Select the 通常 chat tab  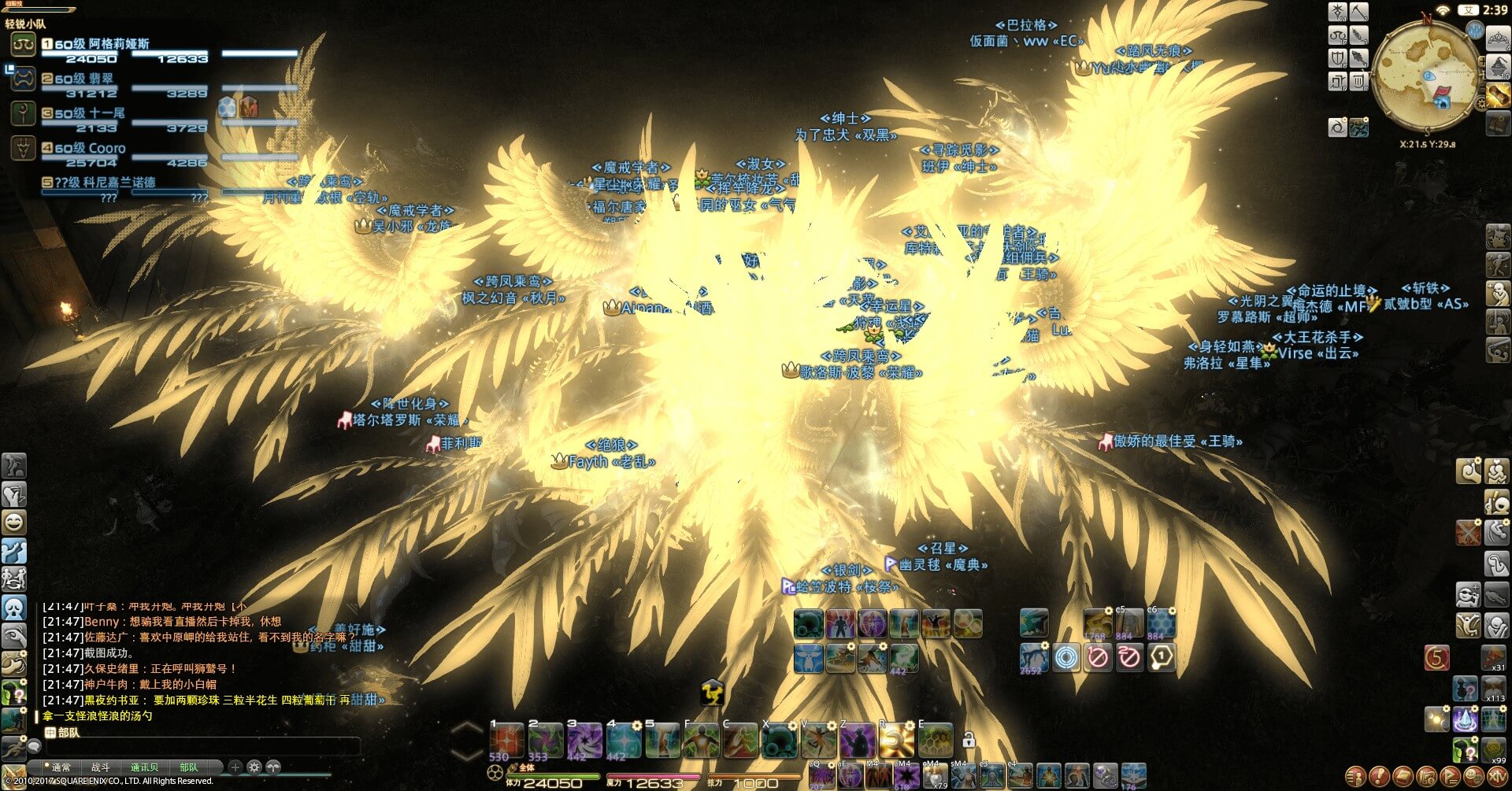point(61,767)
